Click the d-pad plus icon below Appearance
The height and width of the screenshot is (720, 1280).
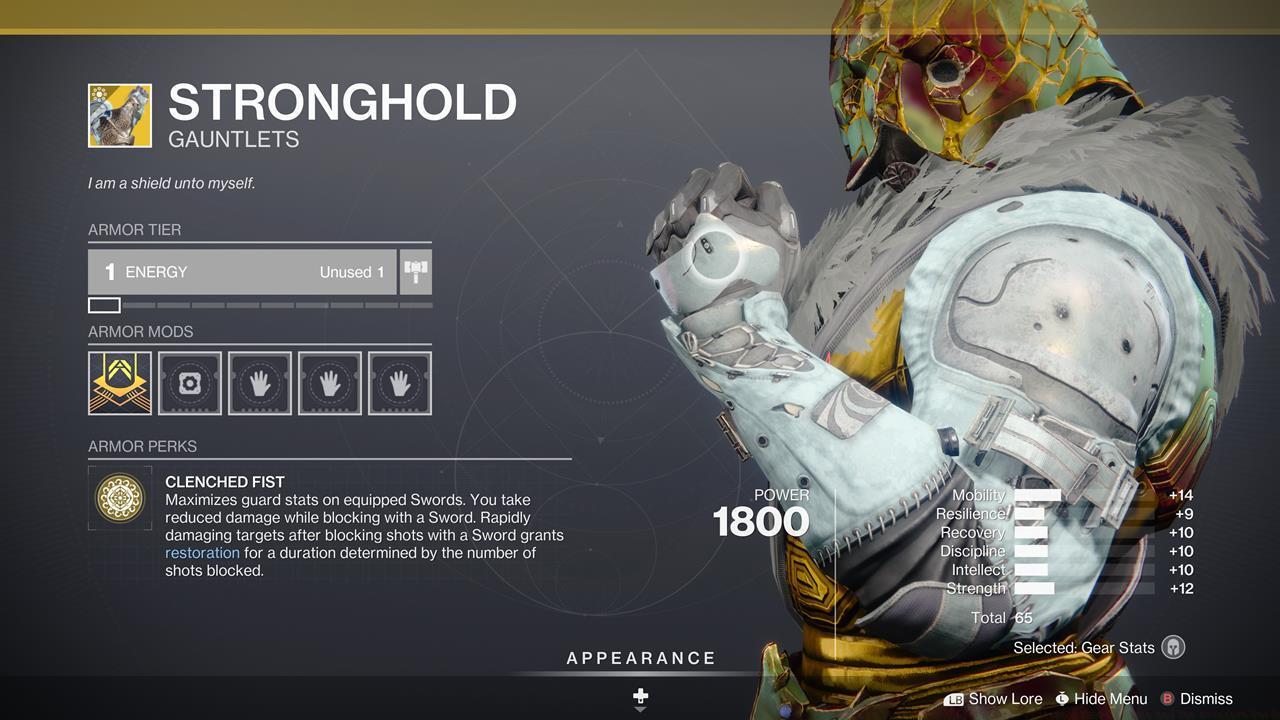tap(640, 694)
